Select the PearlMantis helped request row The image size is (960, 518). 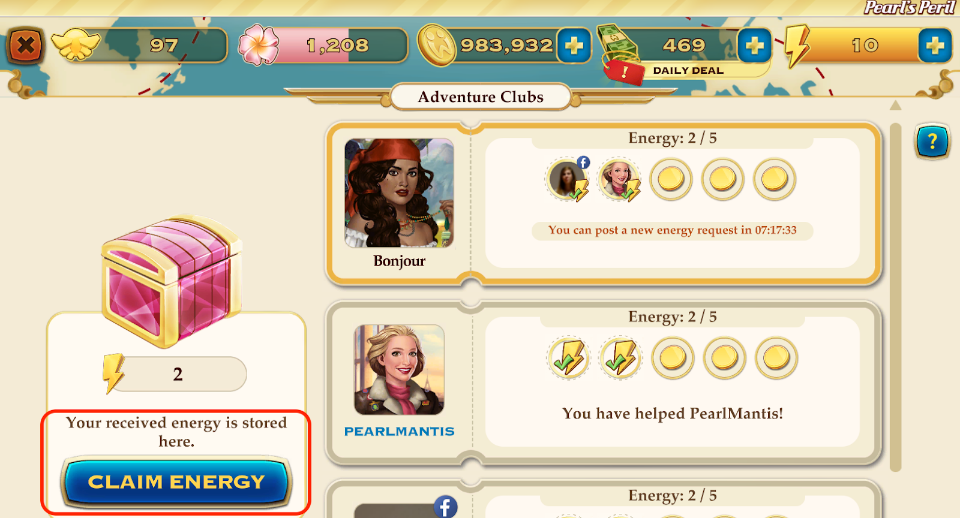(x=672, y=382)
